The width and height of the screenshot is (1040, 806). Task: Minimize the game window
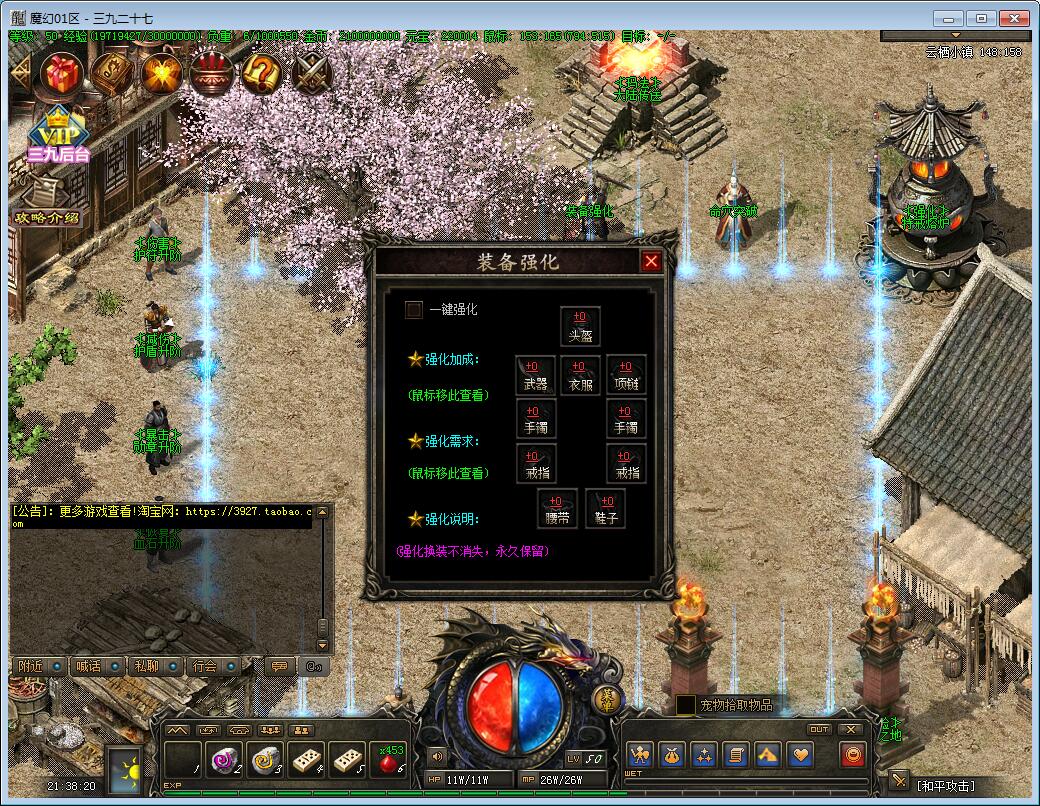[x=949, y=18]
